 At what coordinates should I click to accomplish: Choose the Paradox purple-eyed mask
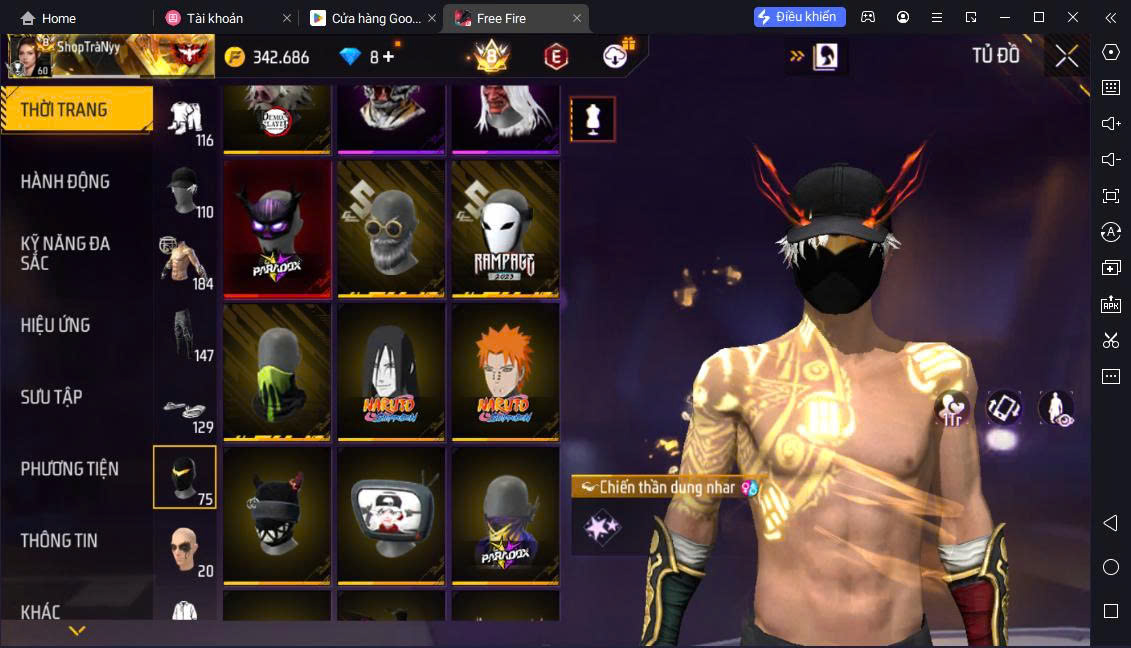point(277,228)
